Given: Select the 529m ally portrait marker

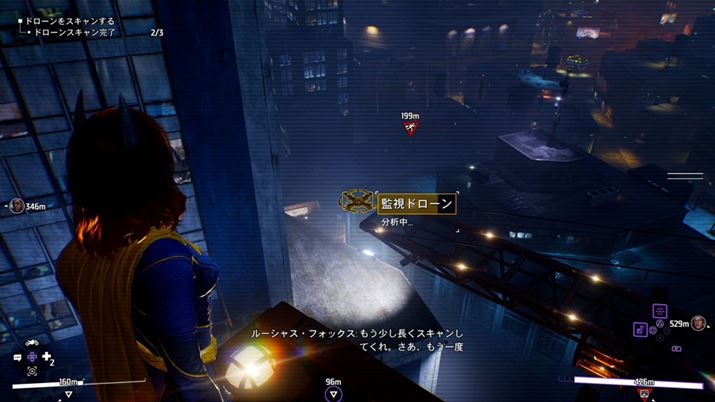Looking at the screenshot, I should [698, 323].
